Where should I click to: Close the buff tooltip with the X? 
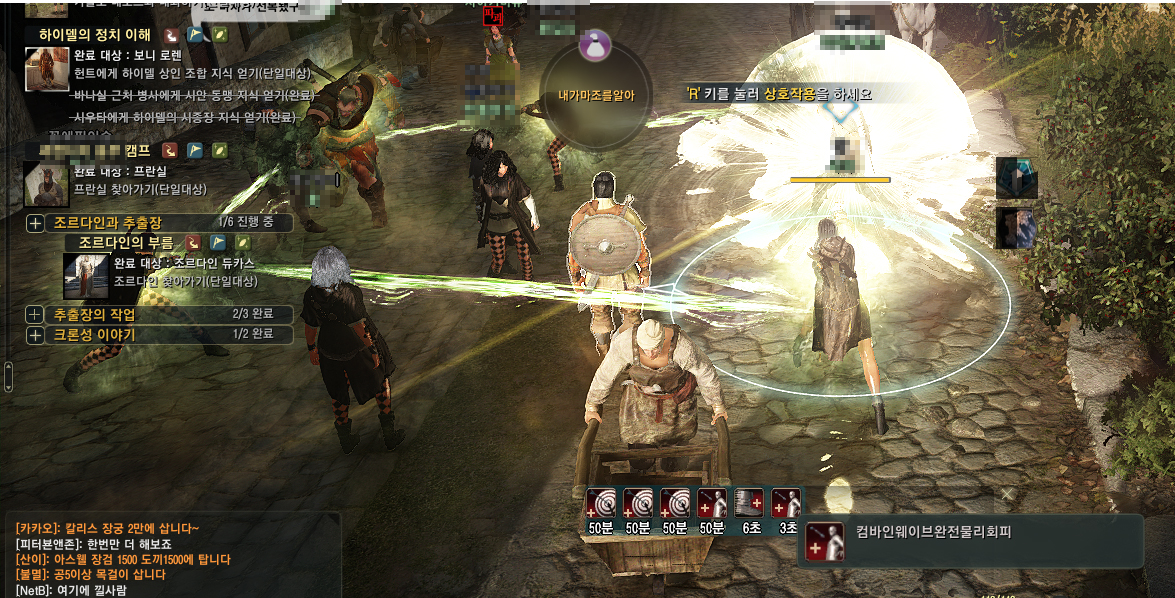1009,493
